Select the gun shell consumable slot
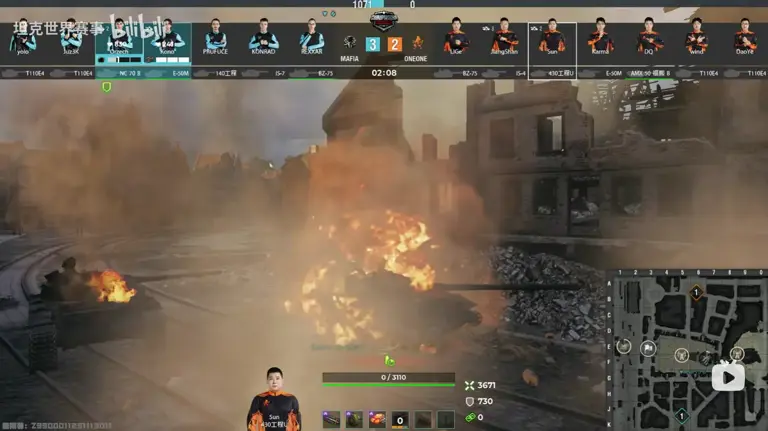 tap(331, 419)
